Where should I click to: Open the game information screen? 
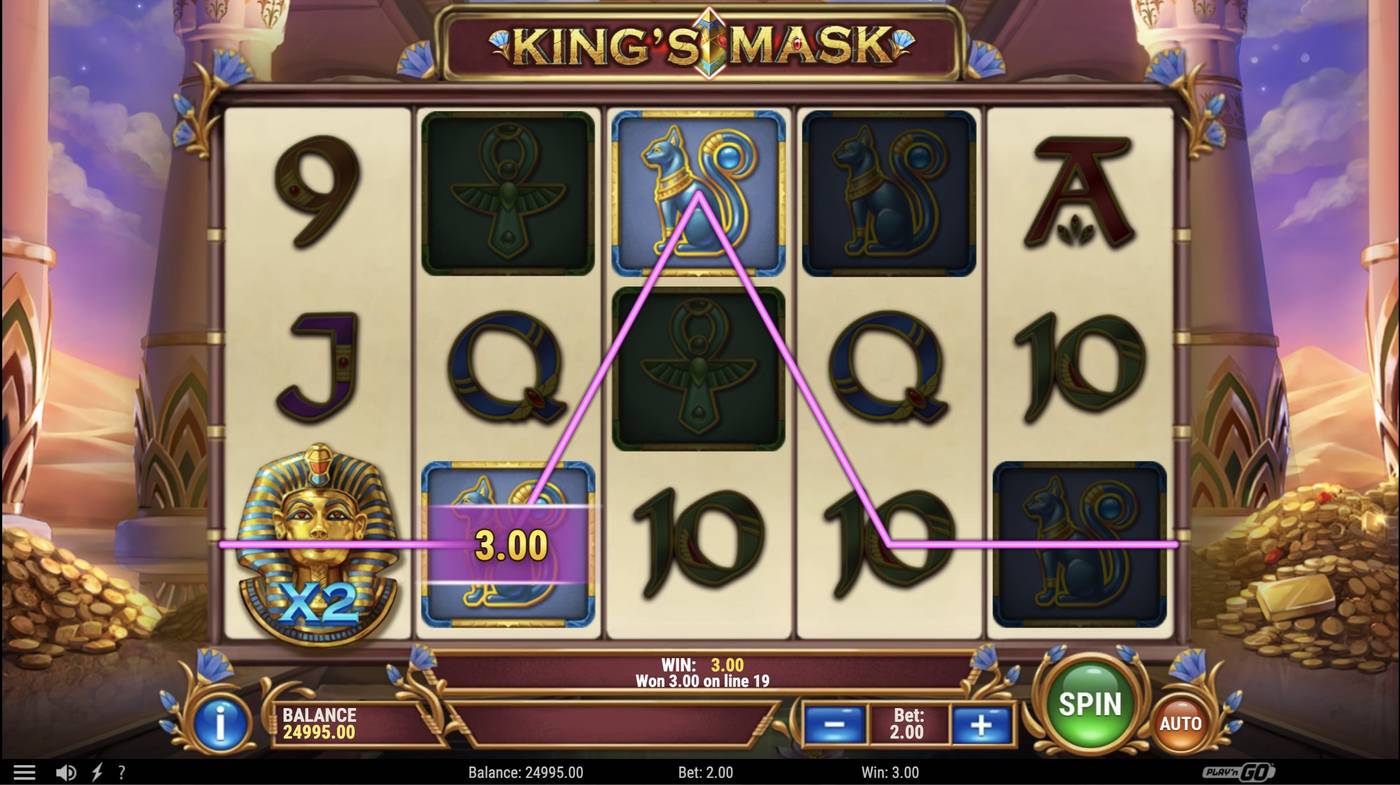(218, 723)
